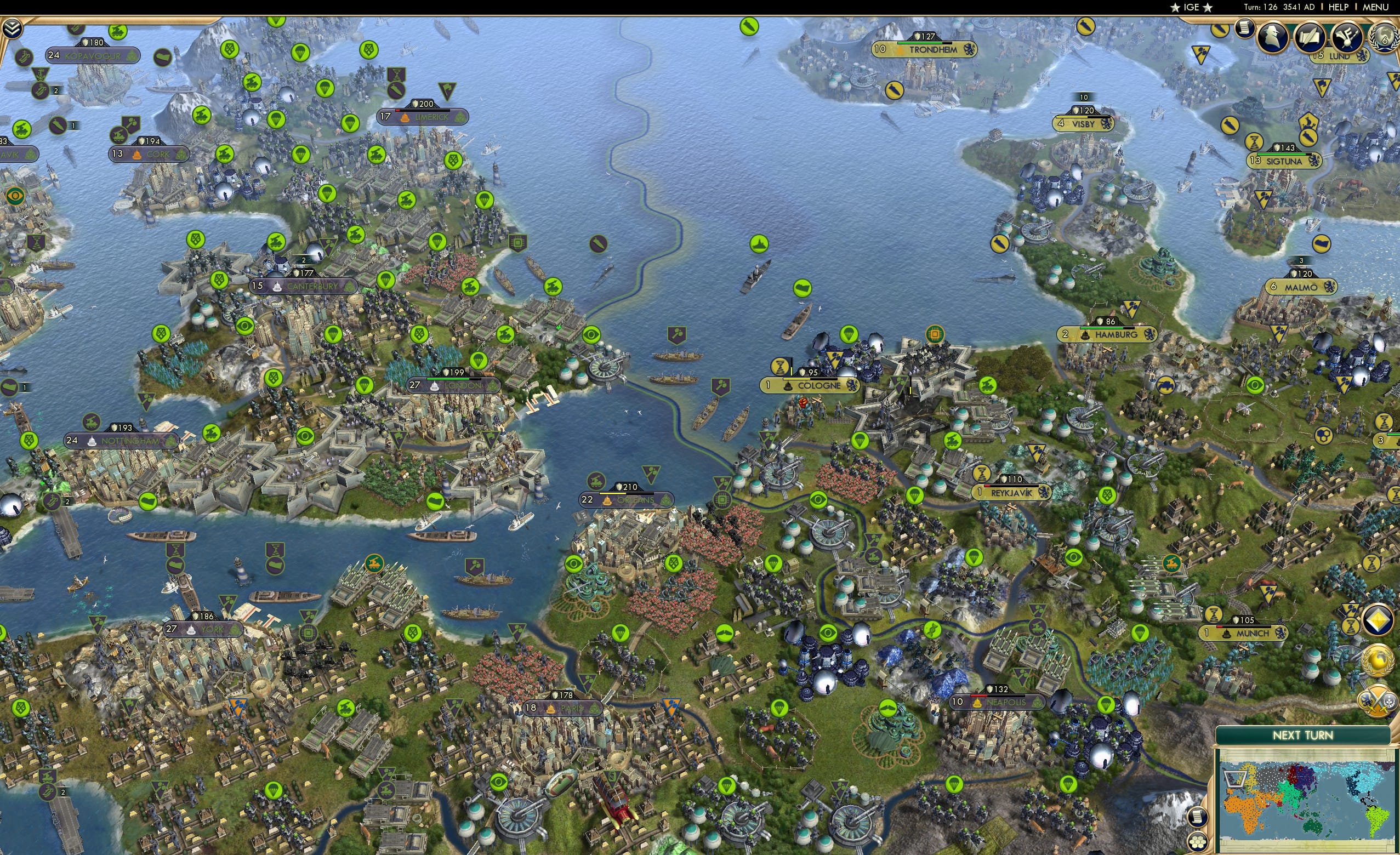
Task: Open the notification log scroll icon top-right
Action: pyautogui.click(x=1244, y=29)
